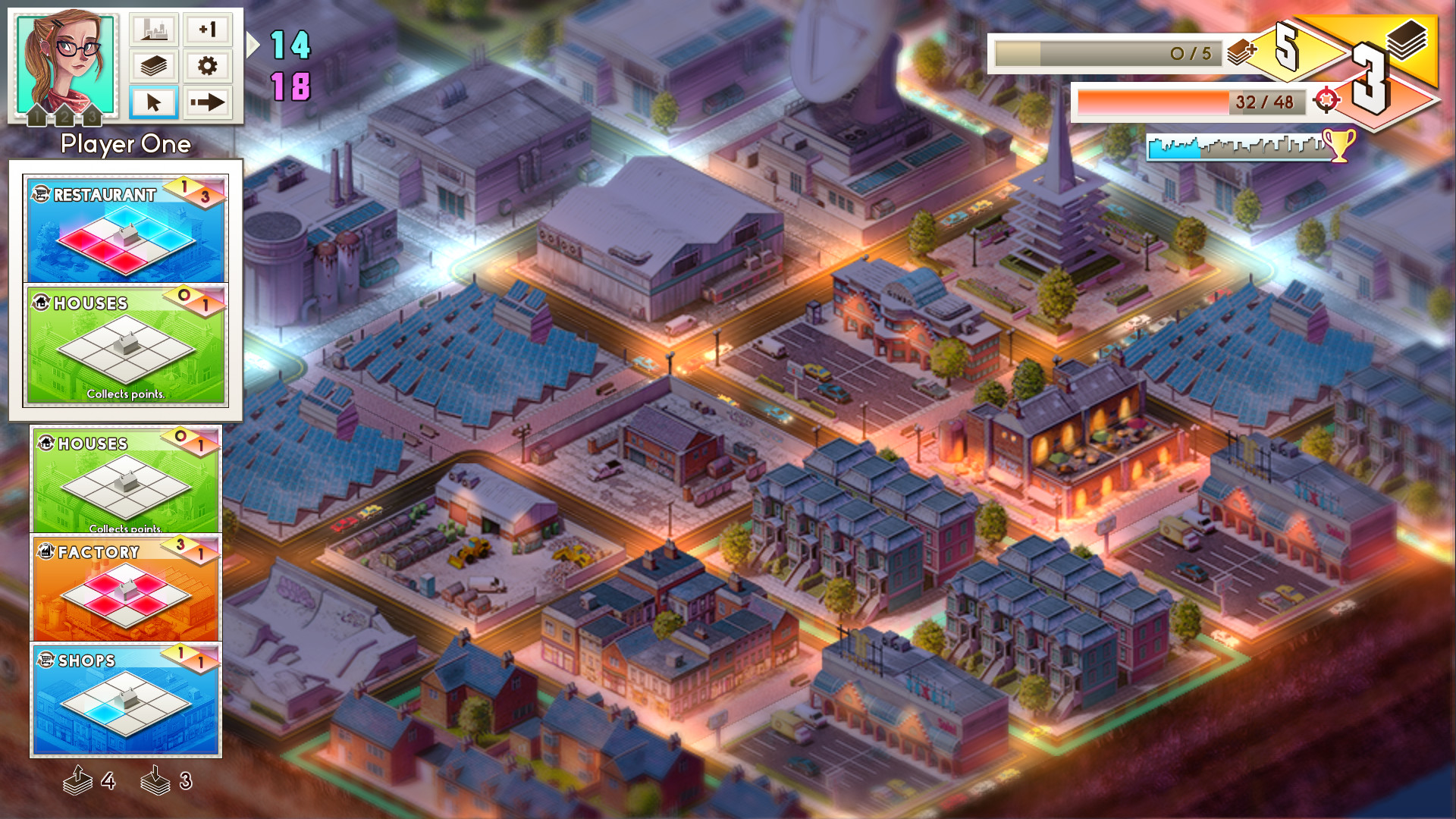The width and height of the screenshot is (1456, 819).
Task: Click the draw pile icon showing 4
Action: pyautogui.click(x=79, y=780)
